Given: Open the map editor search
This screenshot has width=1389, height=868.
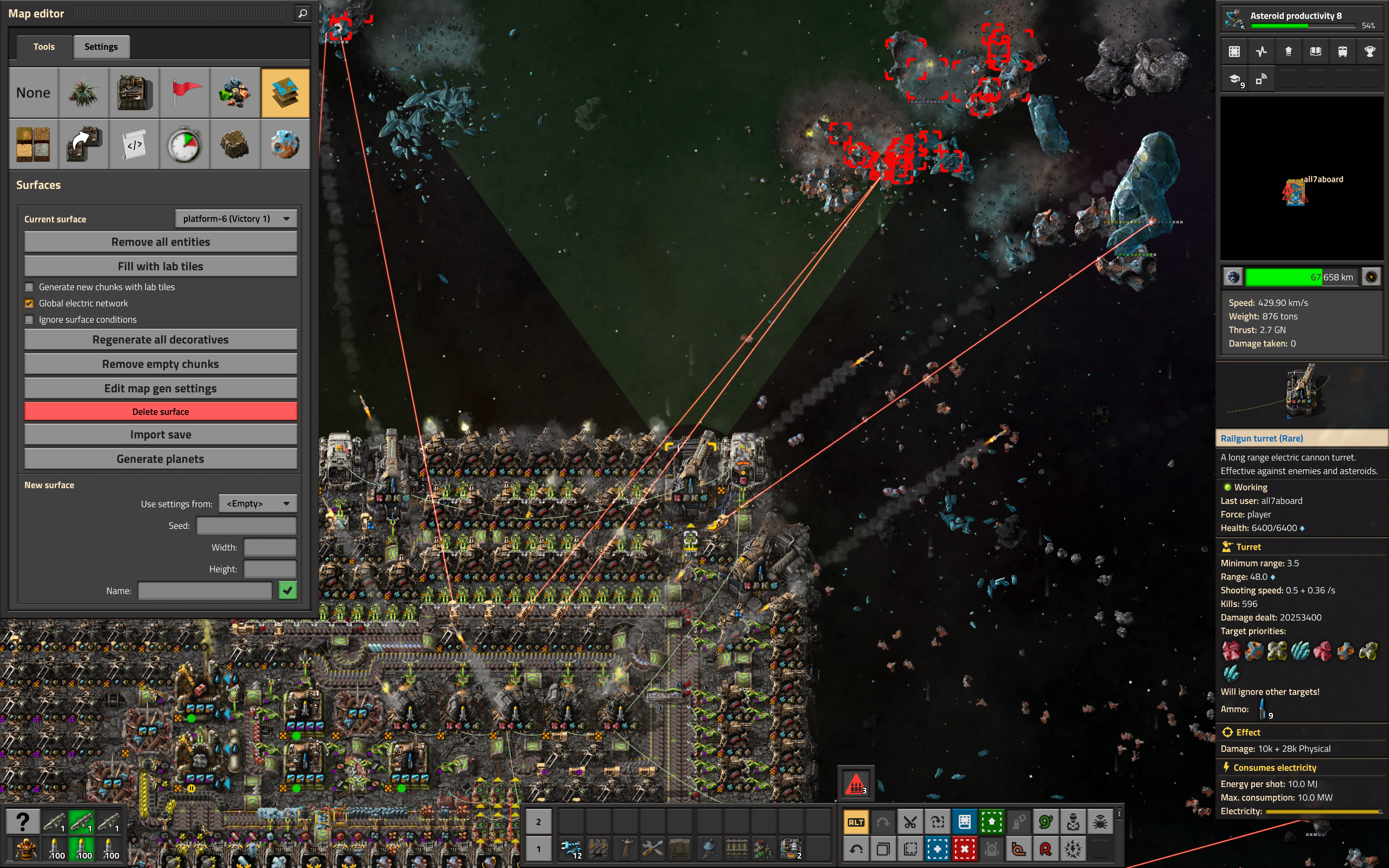Looking at the screenshot, I should coord(302,13).
